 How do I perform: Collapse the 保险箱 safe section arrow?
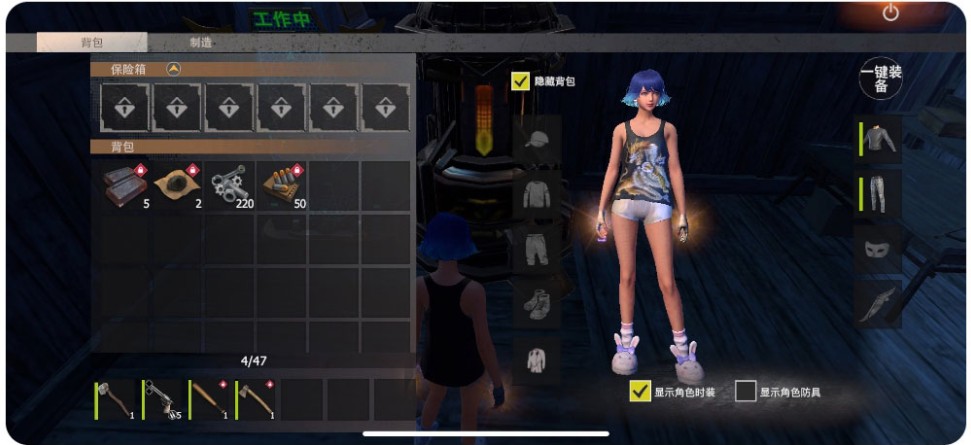point(173,70)
